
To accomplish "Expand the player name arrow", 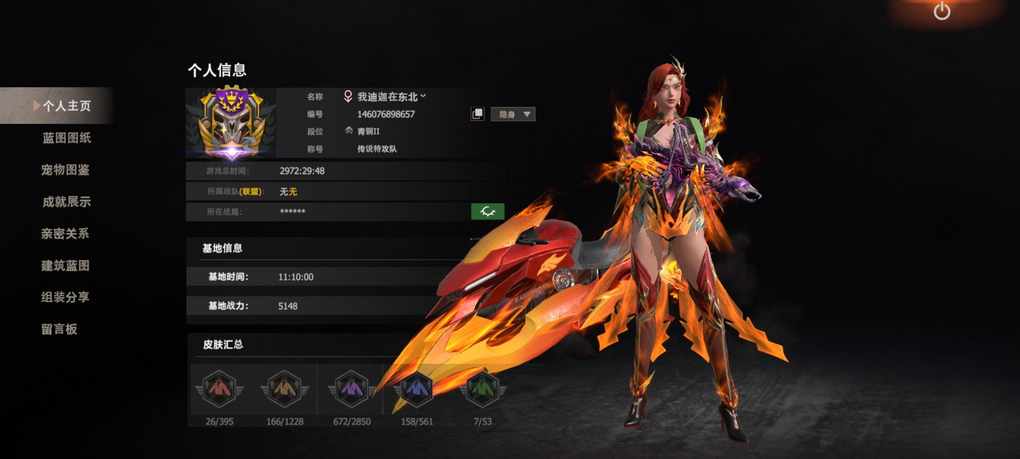I will point(423,96).
